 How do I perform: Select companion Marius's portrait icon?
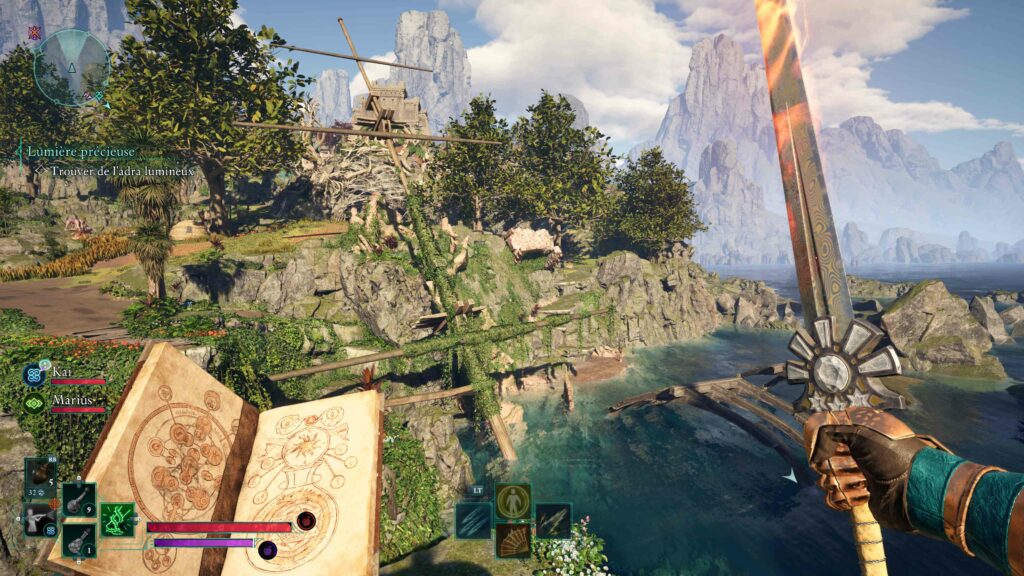34,403
